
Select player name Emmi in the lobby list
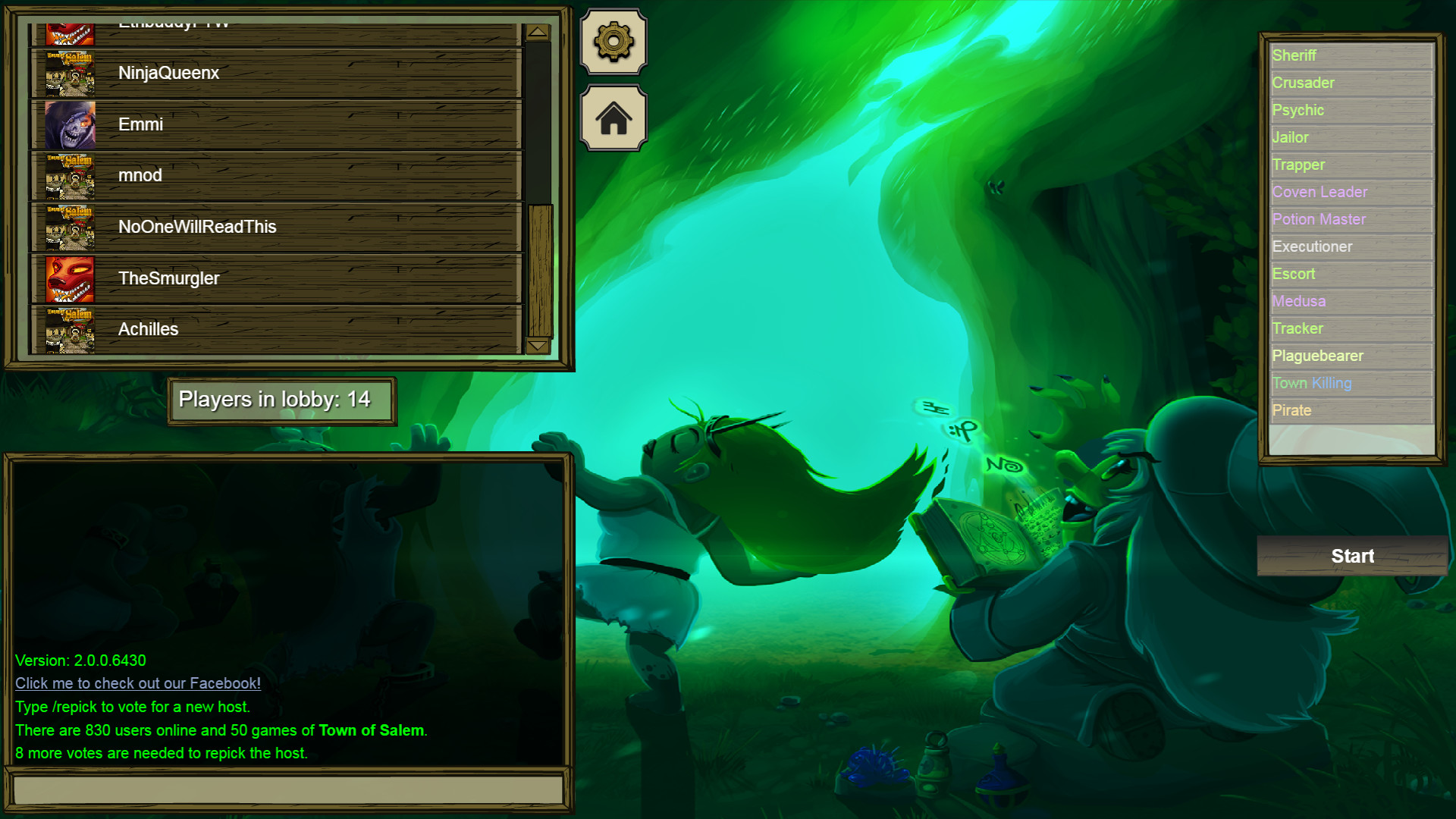point(141,124)
